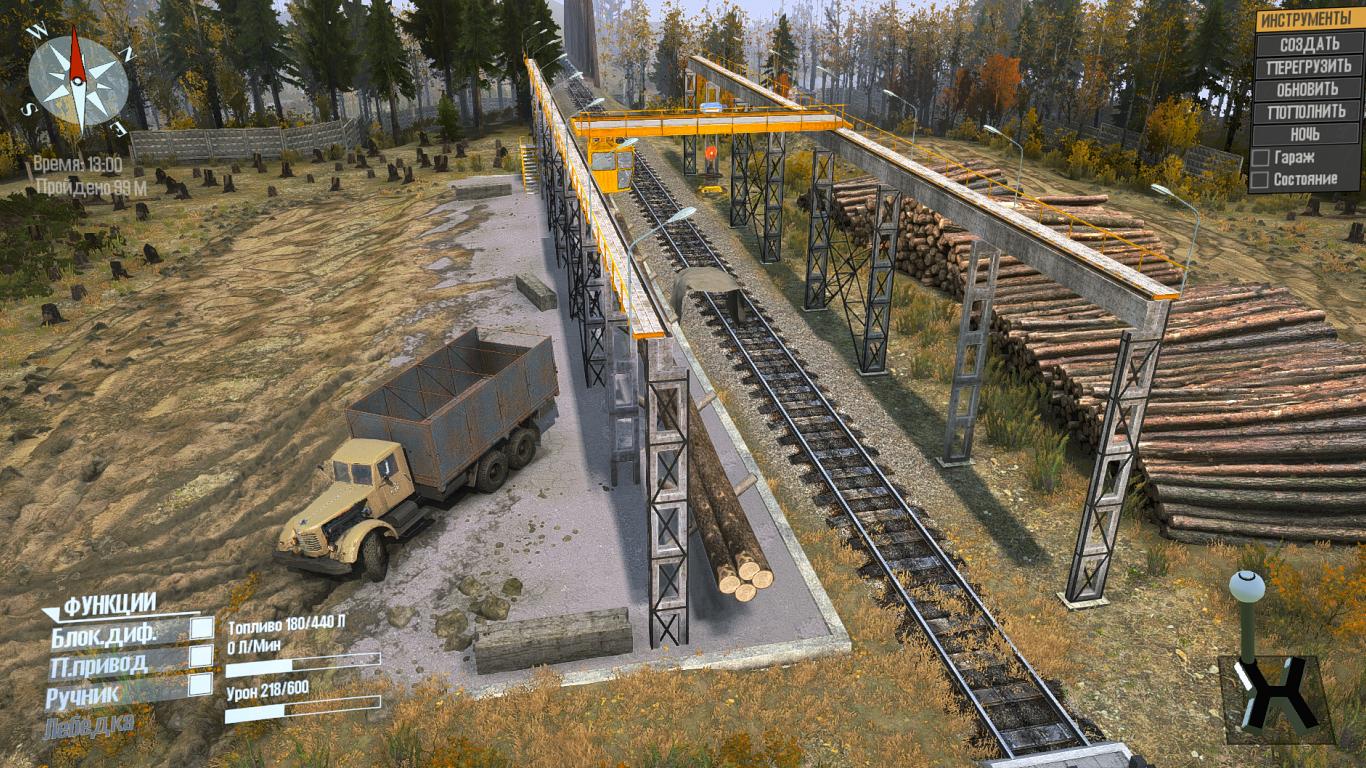The width and height of the screenshot is (1366, 768).
Task: Toggle the Блок.диф. differential lock
Action: 202,628
